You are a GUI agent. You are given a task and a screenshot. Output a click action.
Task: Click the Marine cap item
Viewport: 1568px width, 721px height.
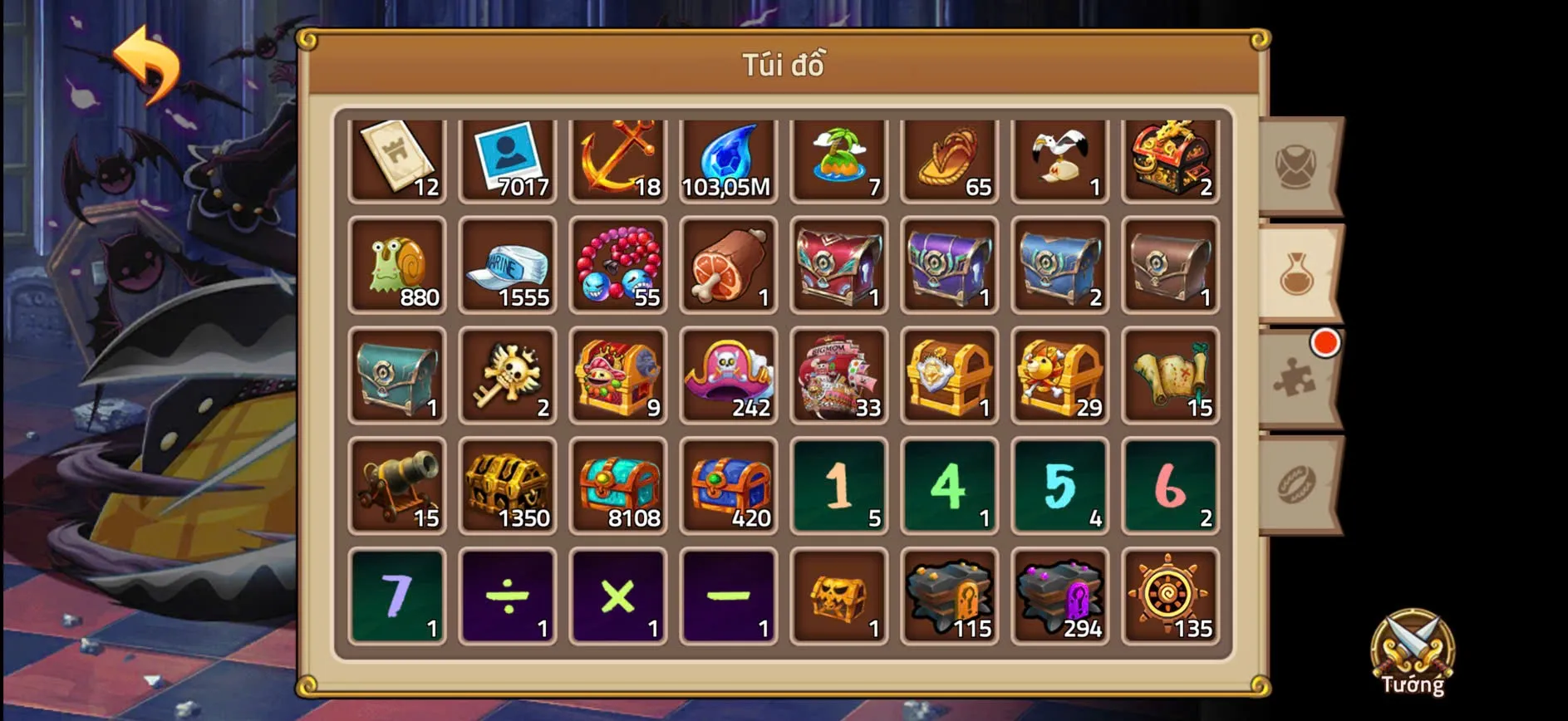pos(508,266)
